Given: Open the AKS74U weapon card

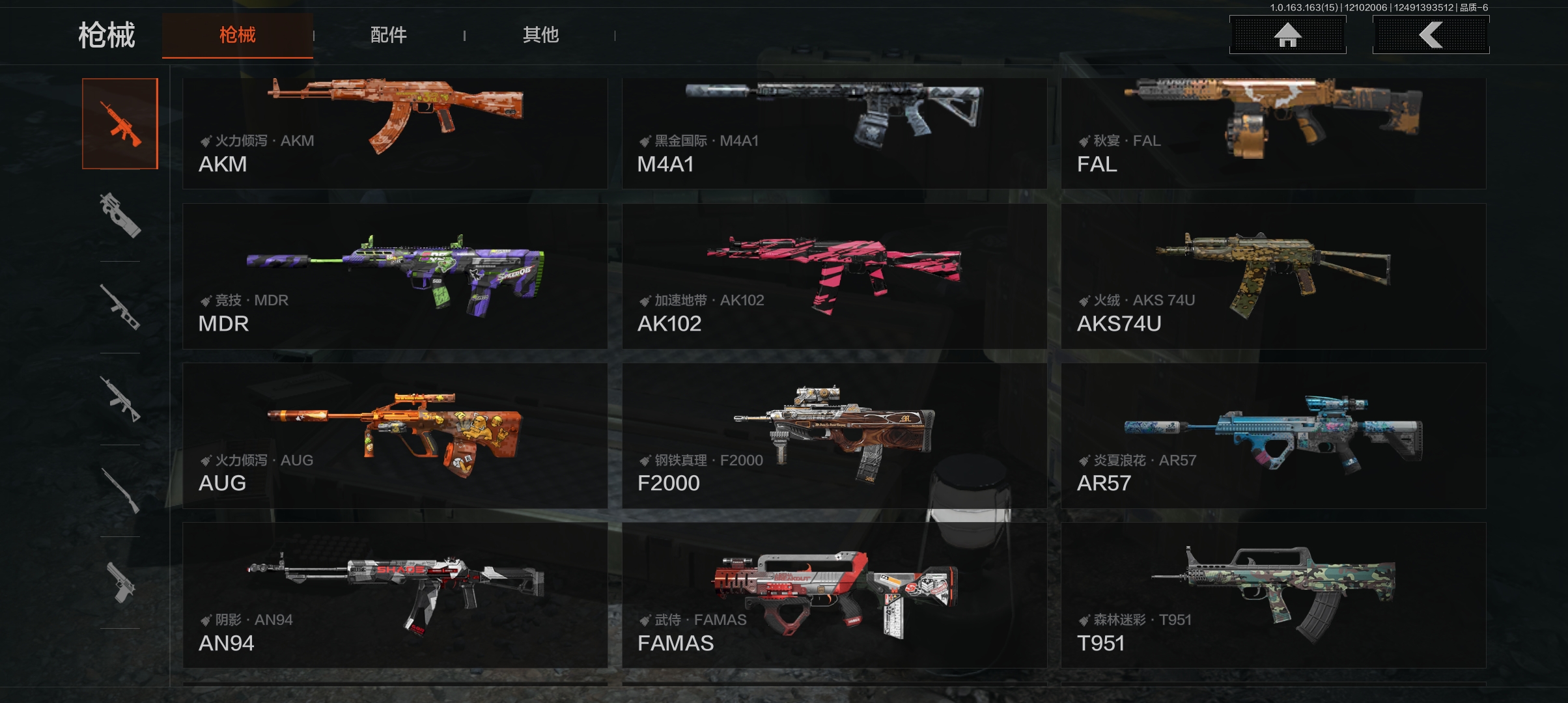Looking at the screenshot, I should 1273,277.
